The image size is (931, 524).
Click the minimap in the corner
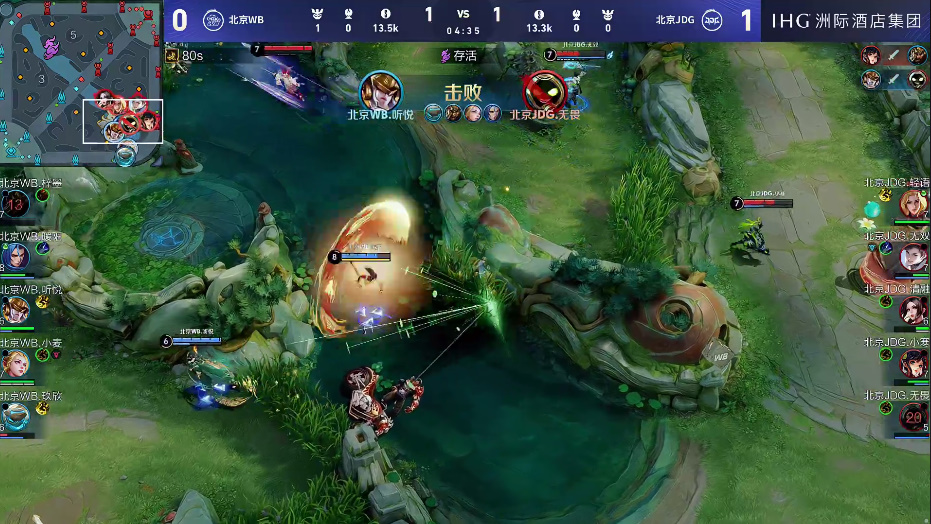[81, 80]
